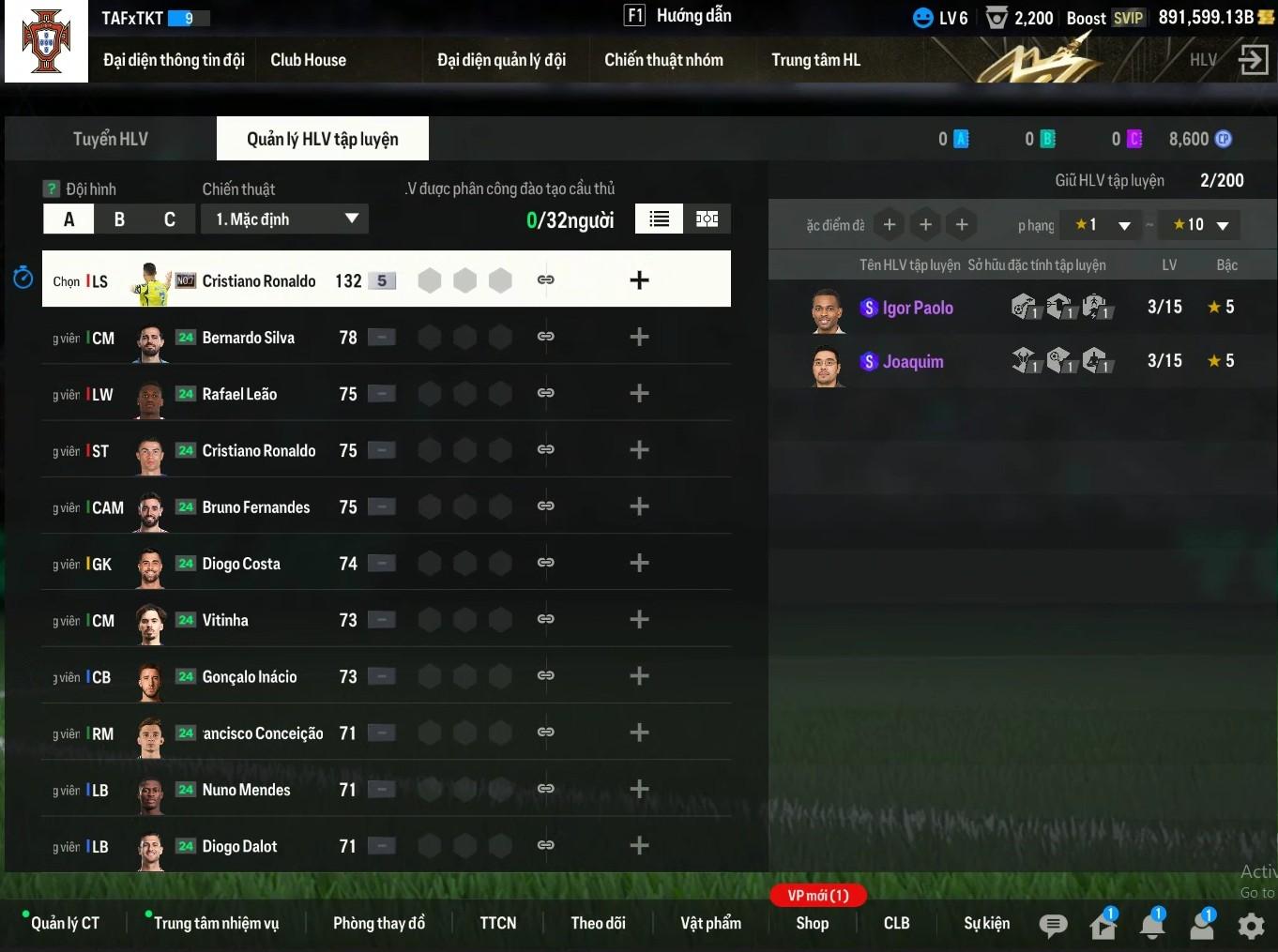
Task: Choose trainer Igor Paolo
Action: click(x=917, y=308)
